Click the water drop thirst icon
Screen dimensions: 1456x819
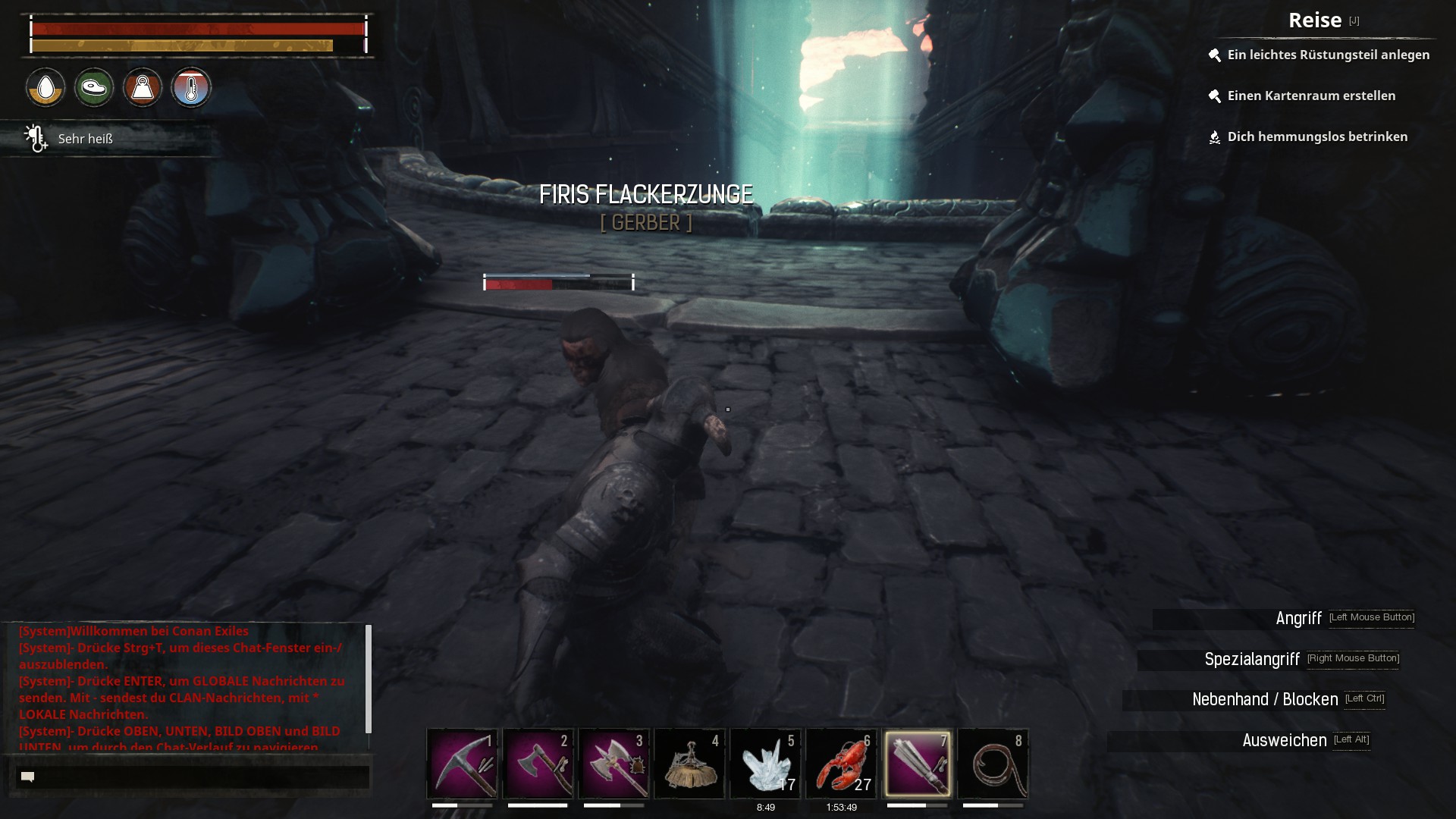click(x=45, y=88)
